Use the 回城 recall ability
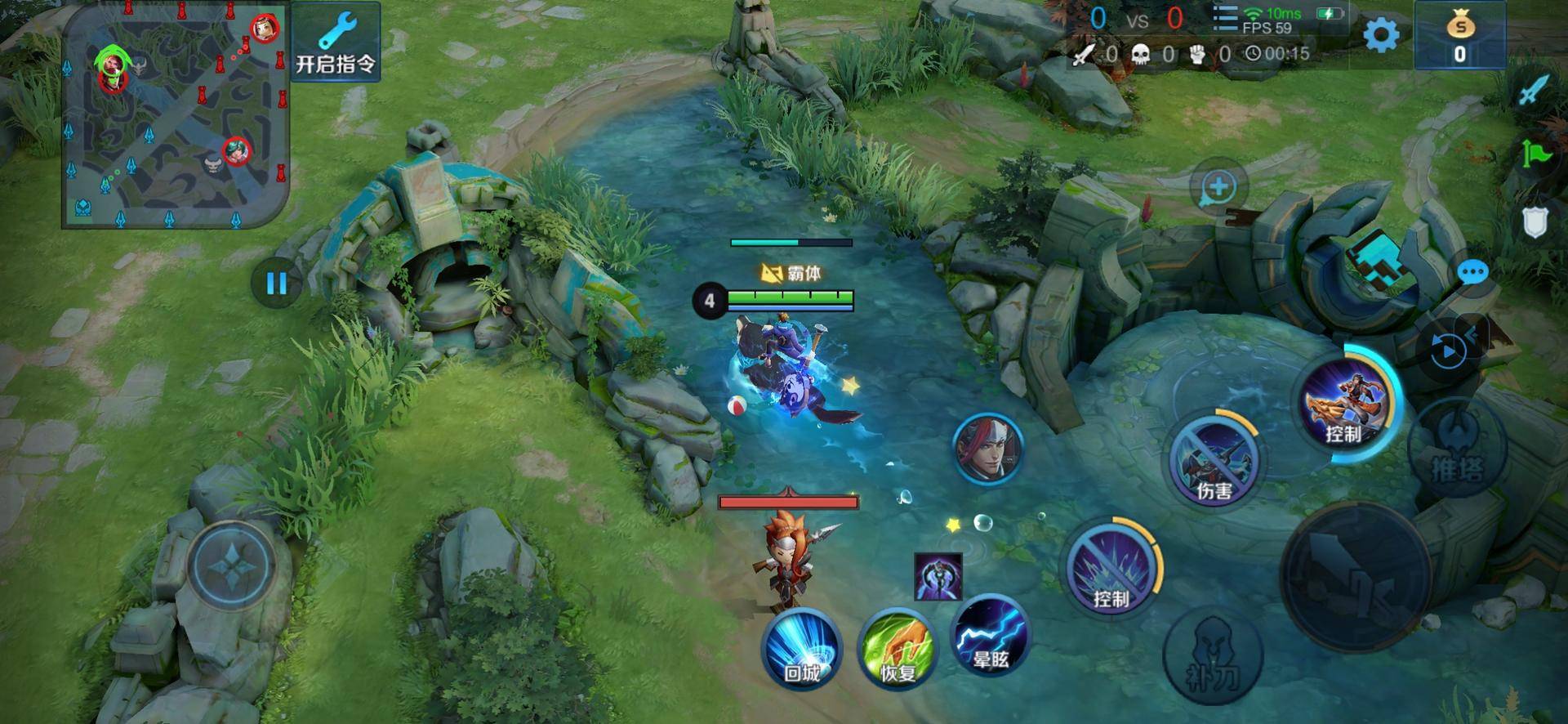Viewport: 1568px width, 724px height. pos(802,650)
